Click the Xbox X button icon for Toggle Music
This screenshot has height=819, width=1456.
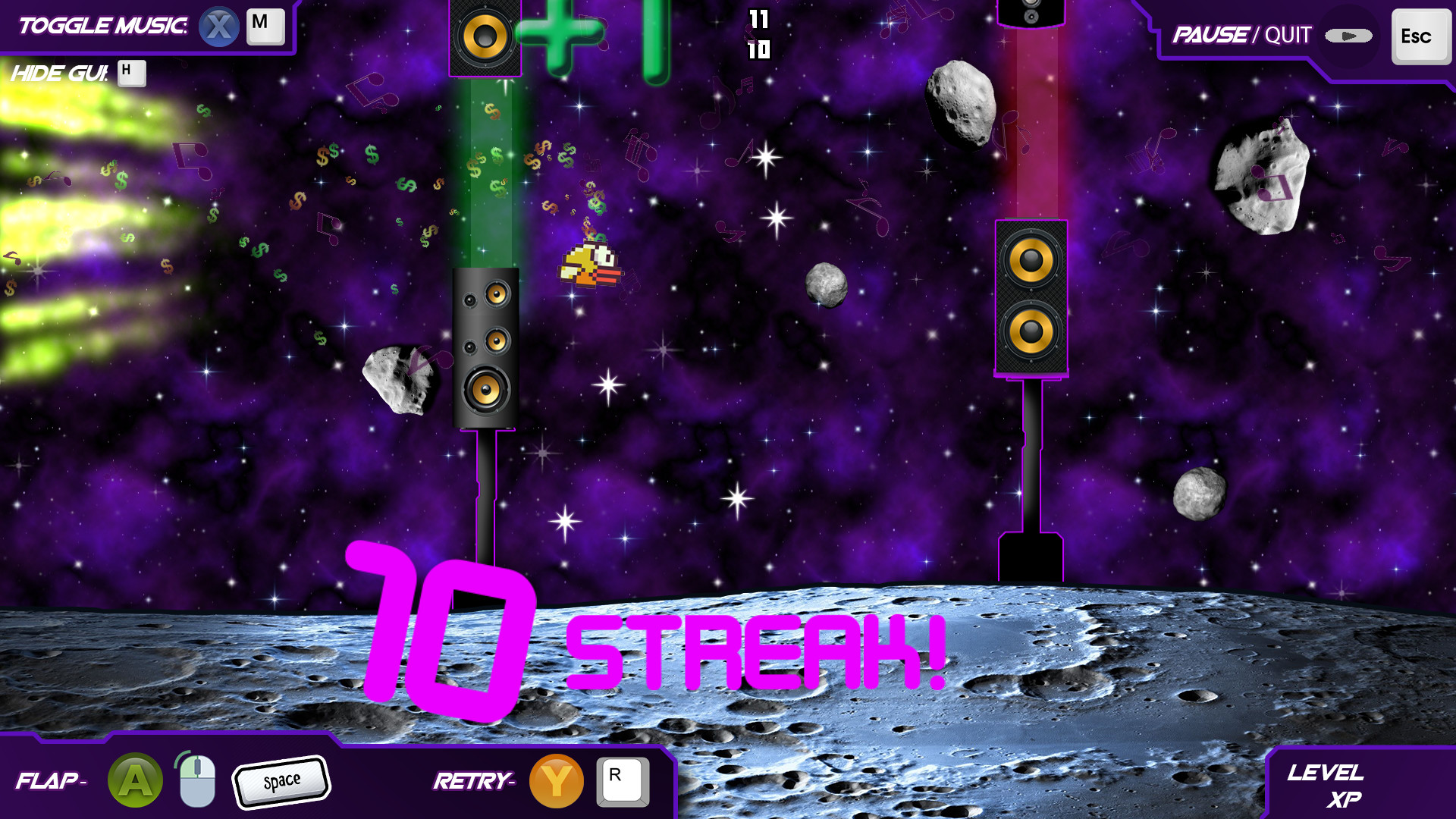tap(219, 25)
